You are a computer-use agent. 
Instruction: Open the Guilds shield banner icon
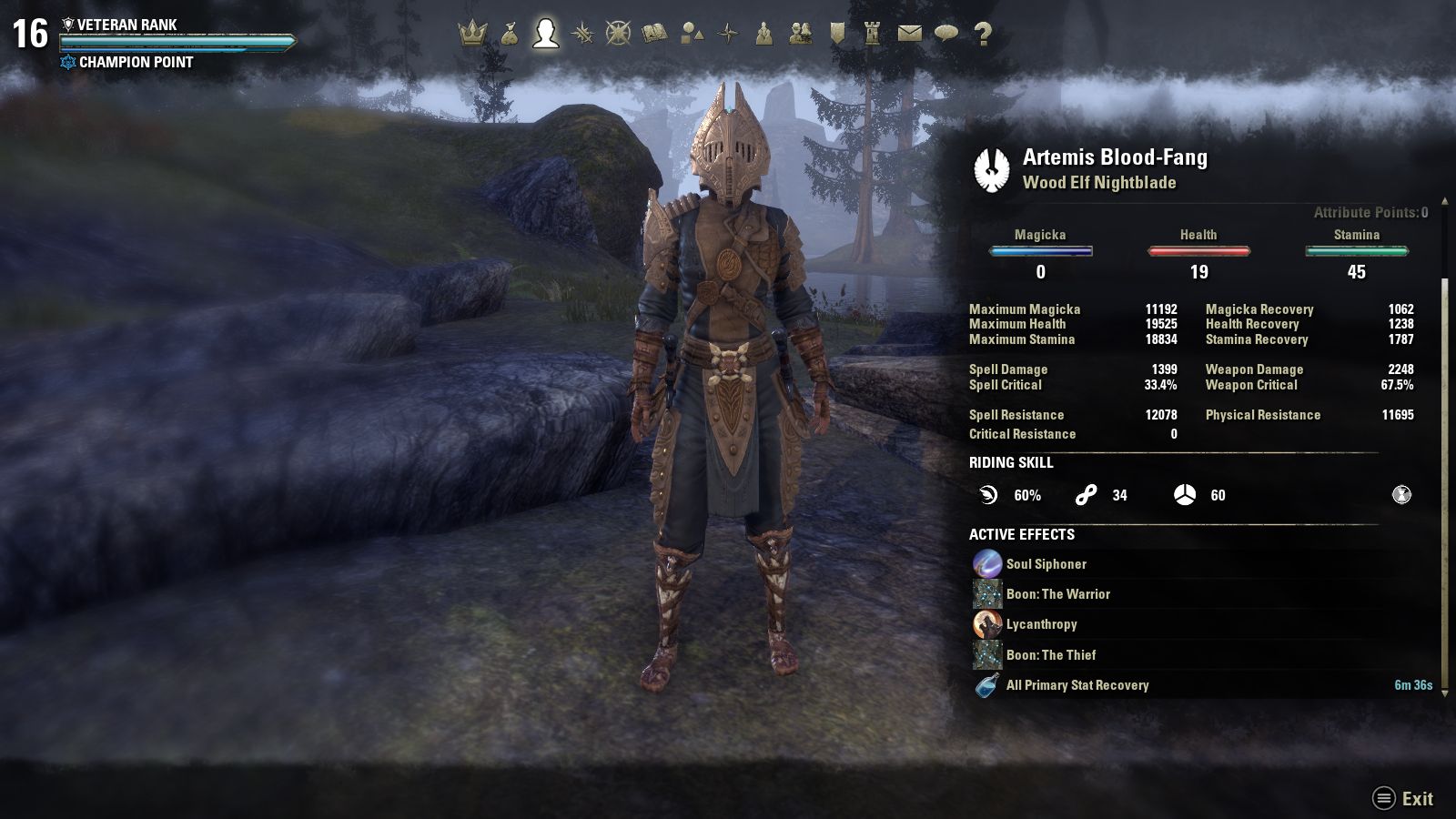tap(837, 35)
